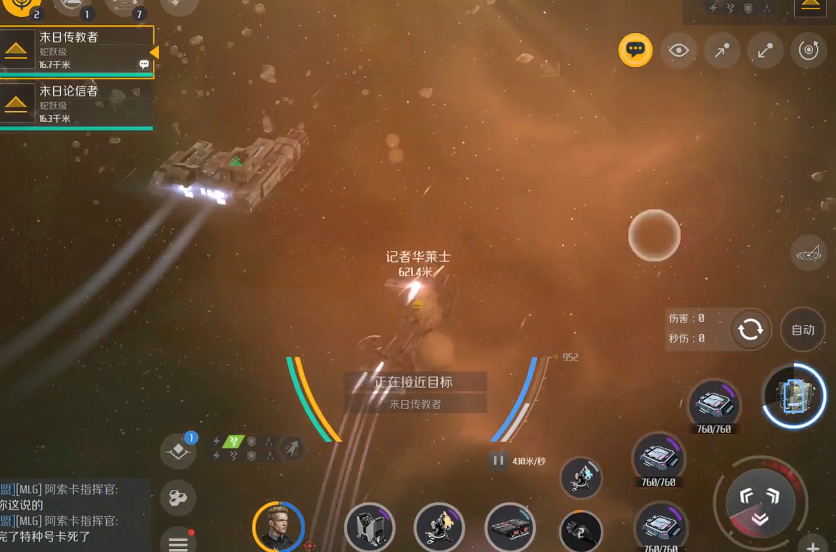
Task: Open the hamburger menu with red dot
Action: click(178, 541)
